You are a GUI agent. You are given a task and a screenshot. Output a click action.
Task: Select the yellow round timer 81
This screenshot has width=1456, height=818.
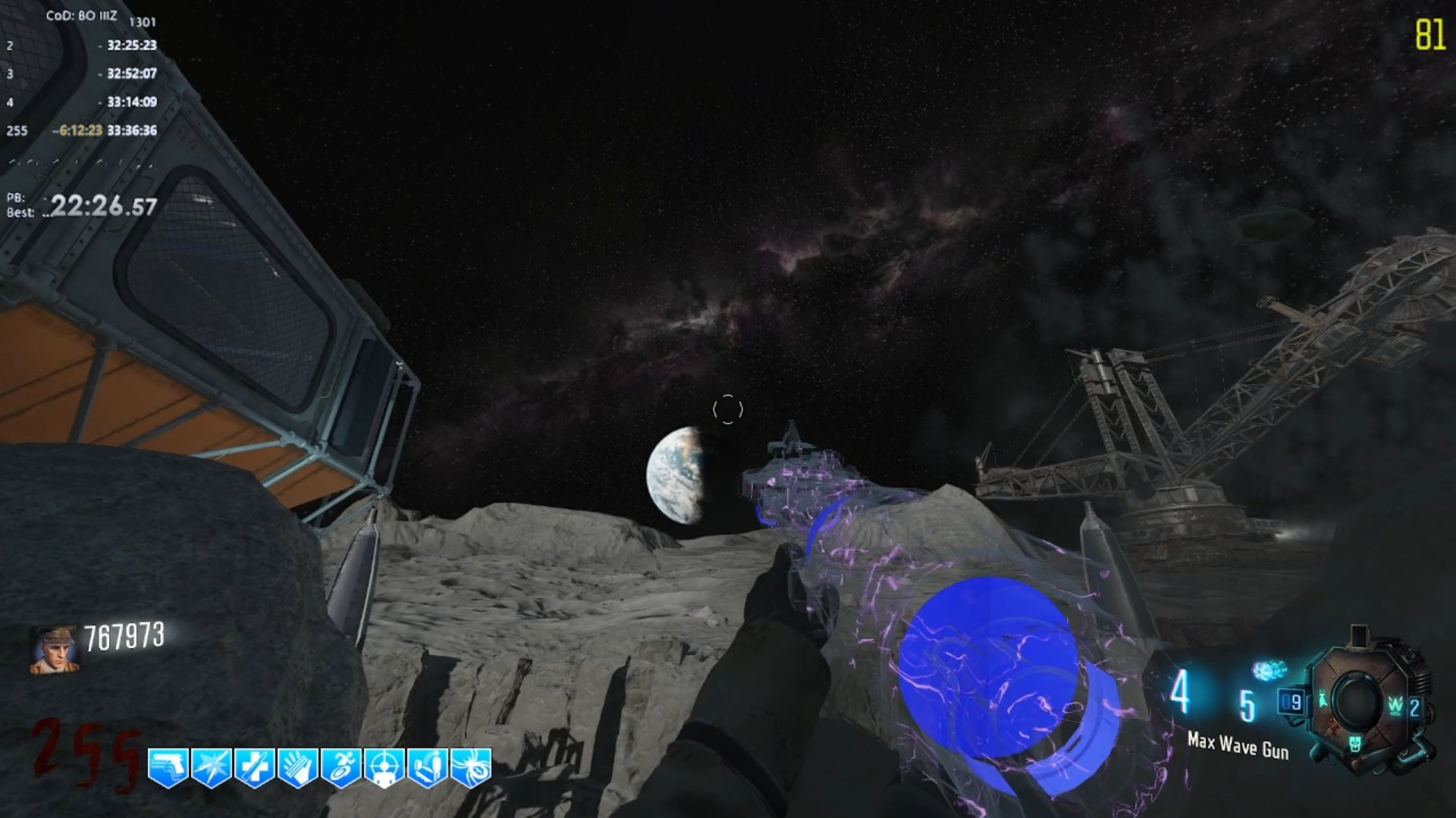tap(1429, 33)
